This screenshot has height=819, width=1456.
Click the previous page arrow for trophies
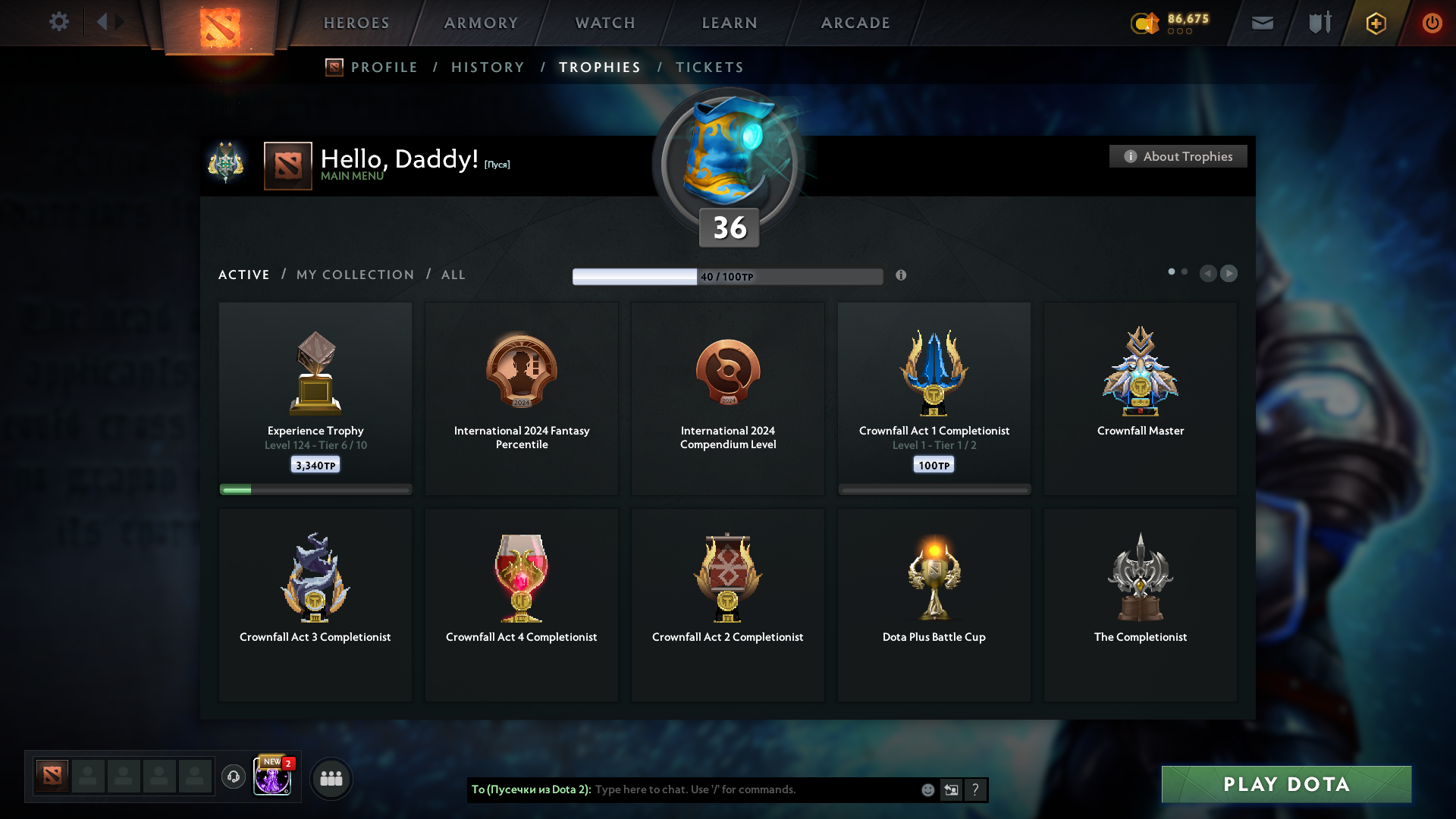[1209, 274]
